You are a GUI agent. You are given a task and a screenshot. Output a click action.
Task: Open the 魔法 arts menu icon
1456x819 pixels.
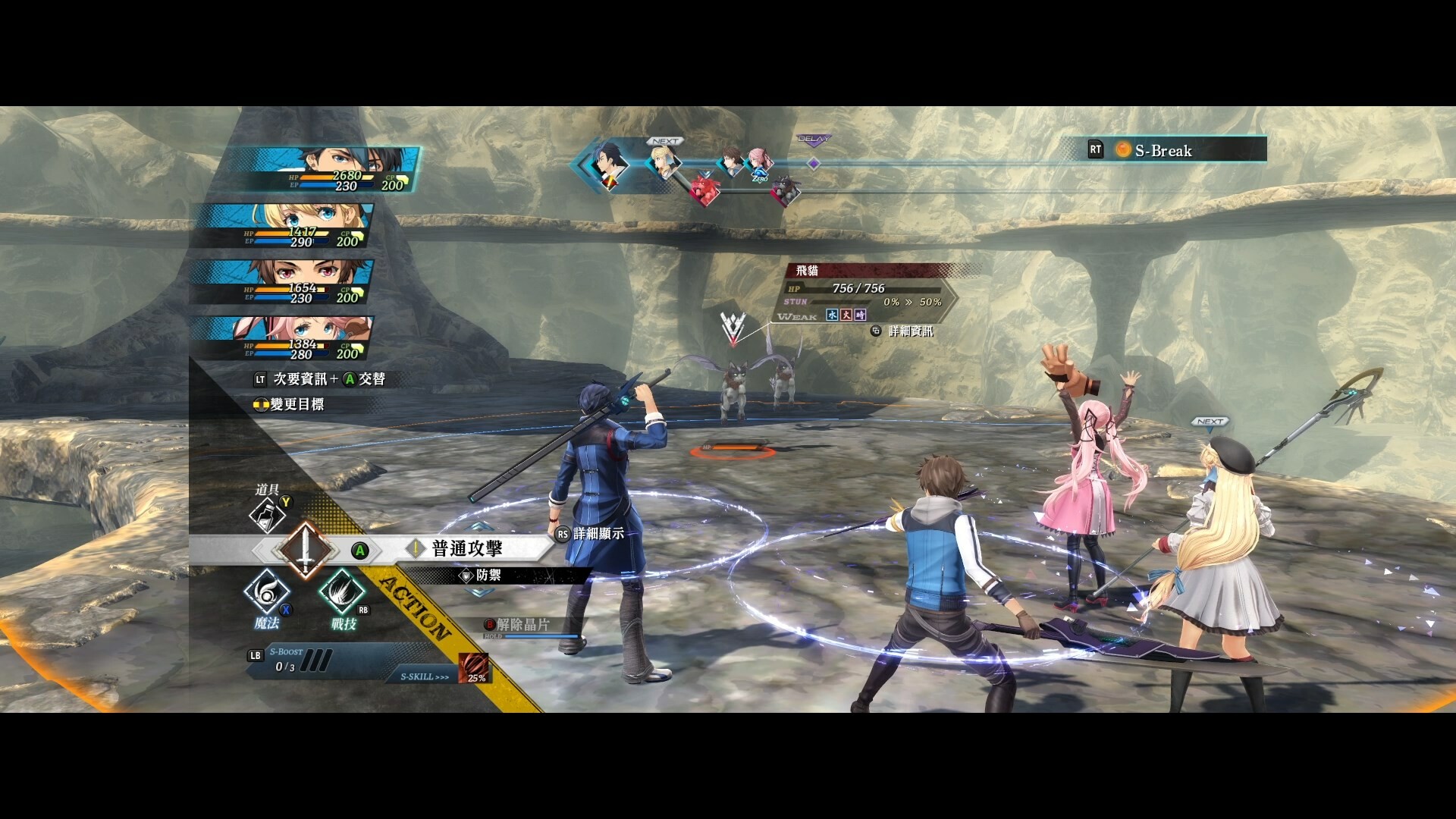point(266,593)
